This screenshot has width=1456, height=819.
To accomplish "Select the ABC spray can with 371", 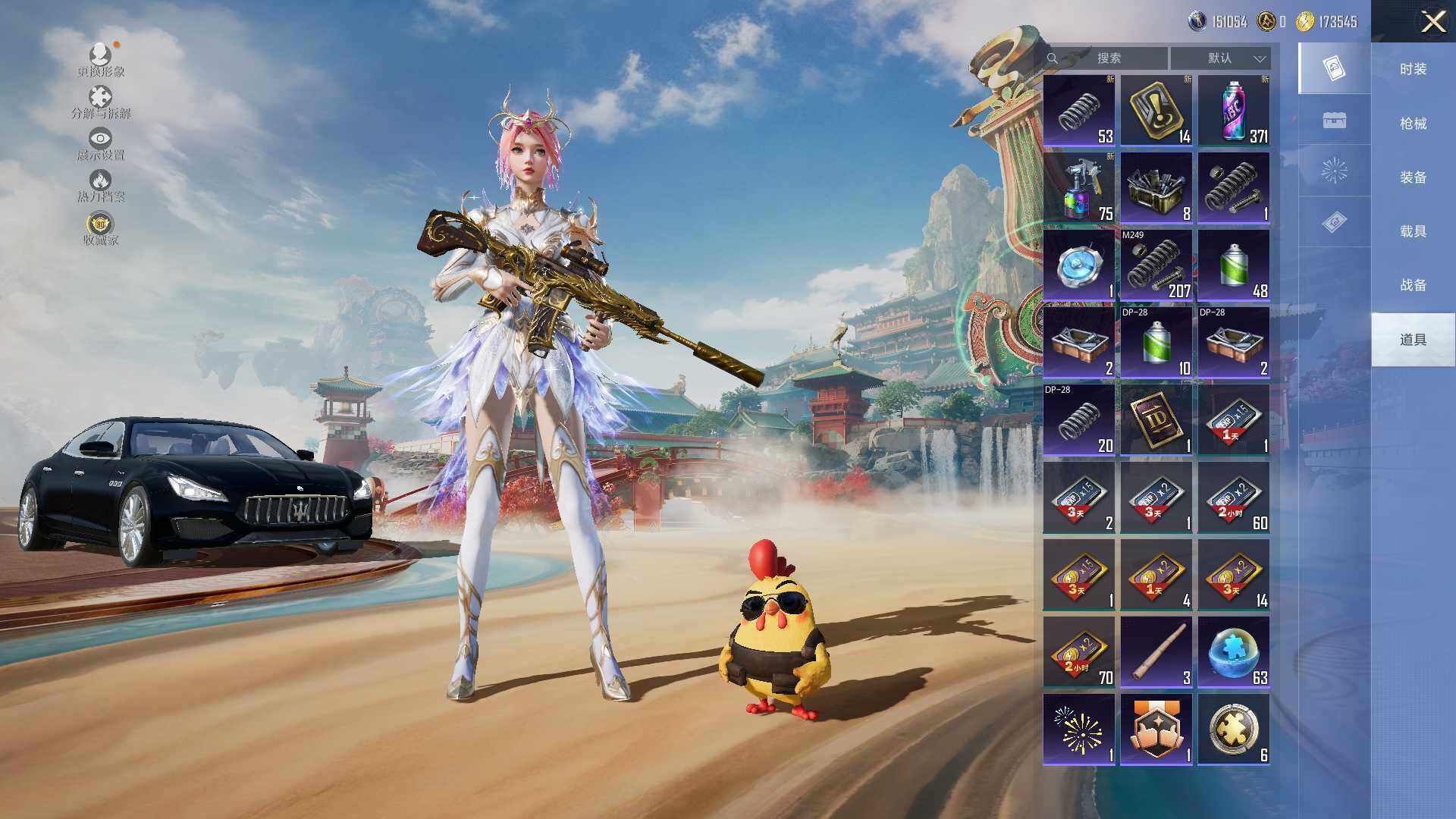I will coord(1234,110).
